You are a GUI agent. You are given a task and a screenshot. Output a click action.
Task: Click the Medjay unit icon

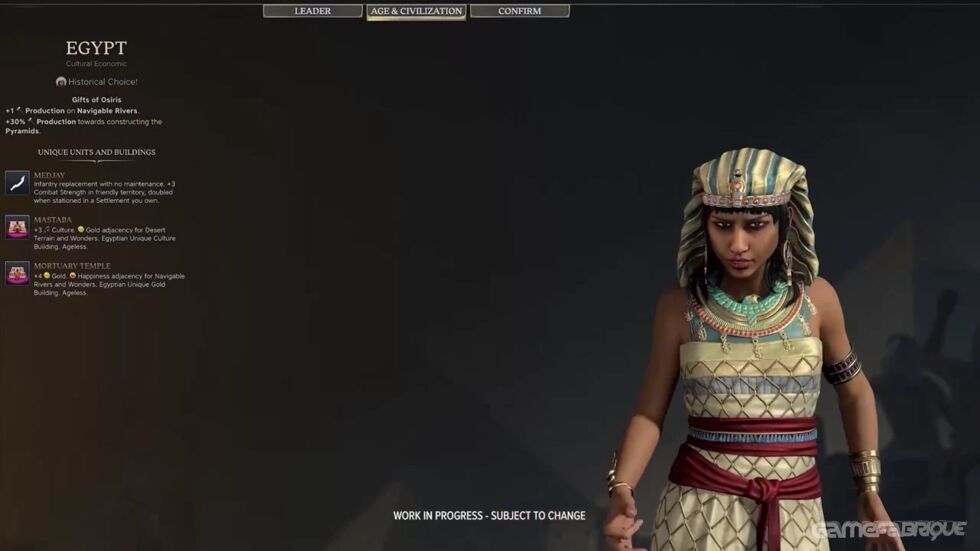17,182
